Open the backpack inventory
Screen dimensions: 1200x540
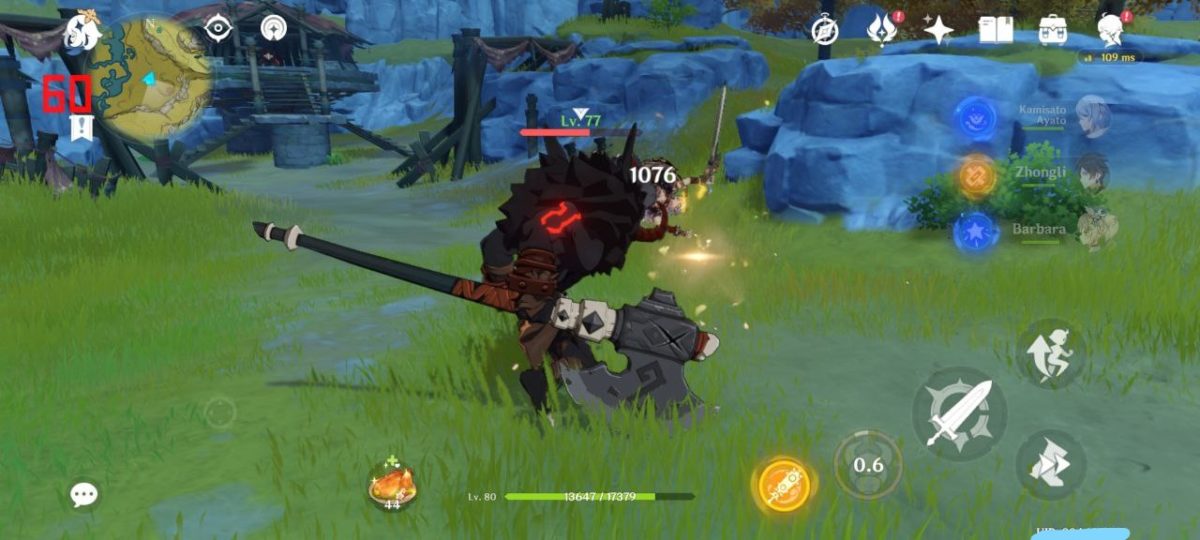click(x=1053, y=30)
